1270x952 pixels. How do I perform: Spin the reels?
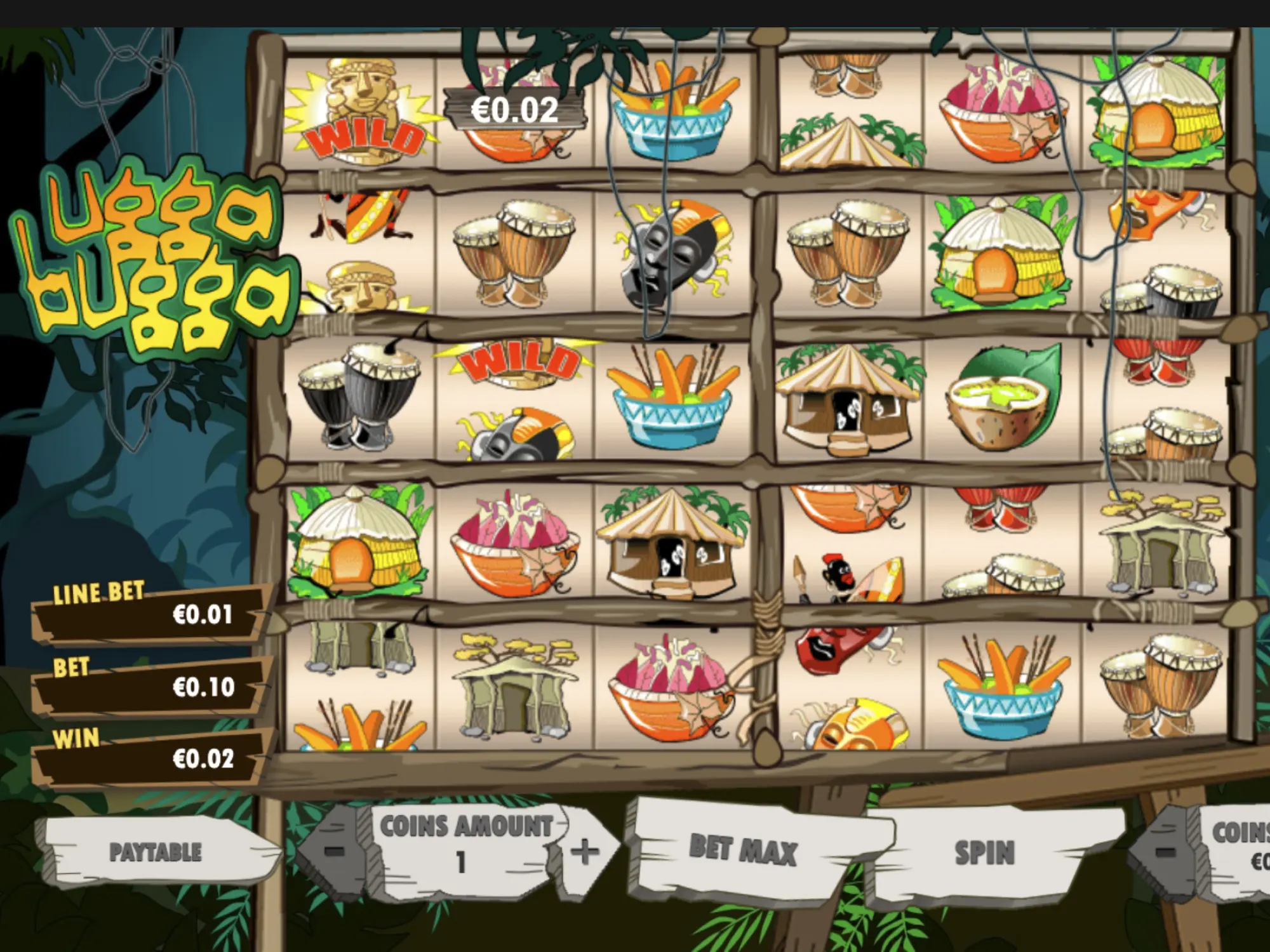[984, 852]
